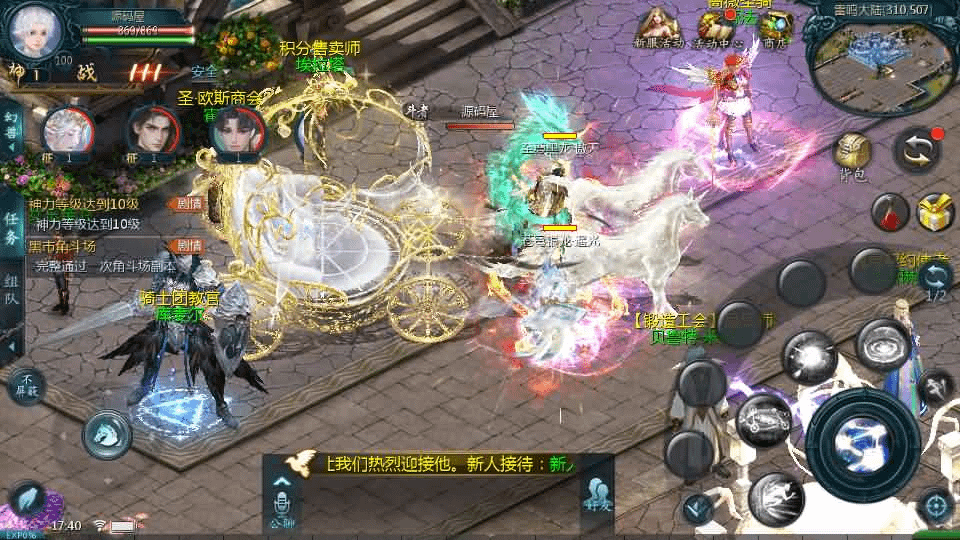Switch skill page with the 1/2 button

pyautogui.click(x=936, y=280)
